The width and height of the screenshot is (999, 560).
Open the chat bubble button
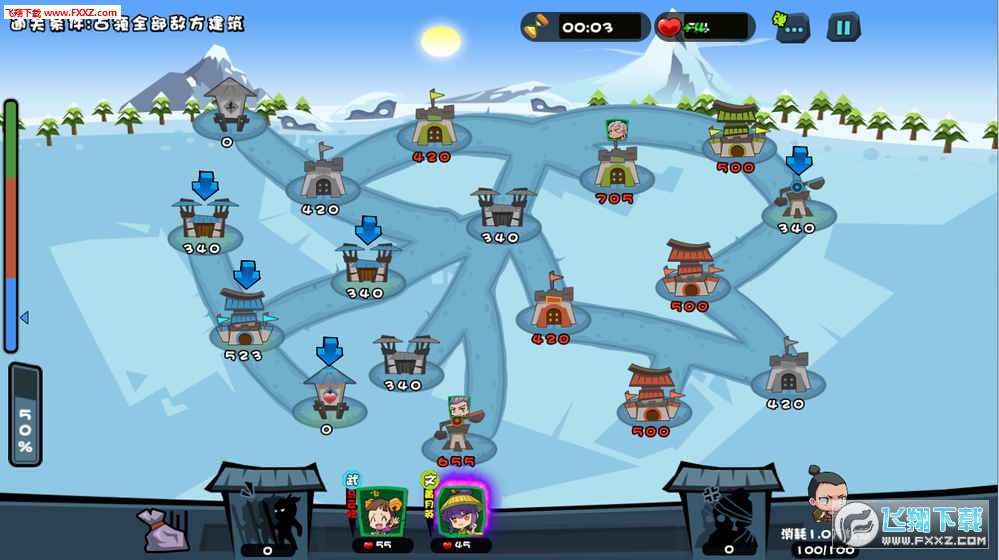pos(793,27)
